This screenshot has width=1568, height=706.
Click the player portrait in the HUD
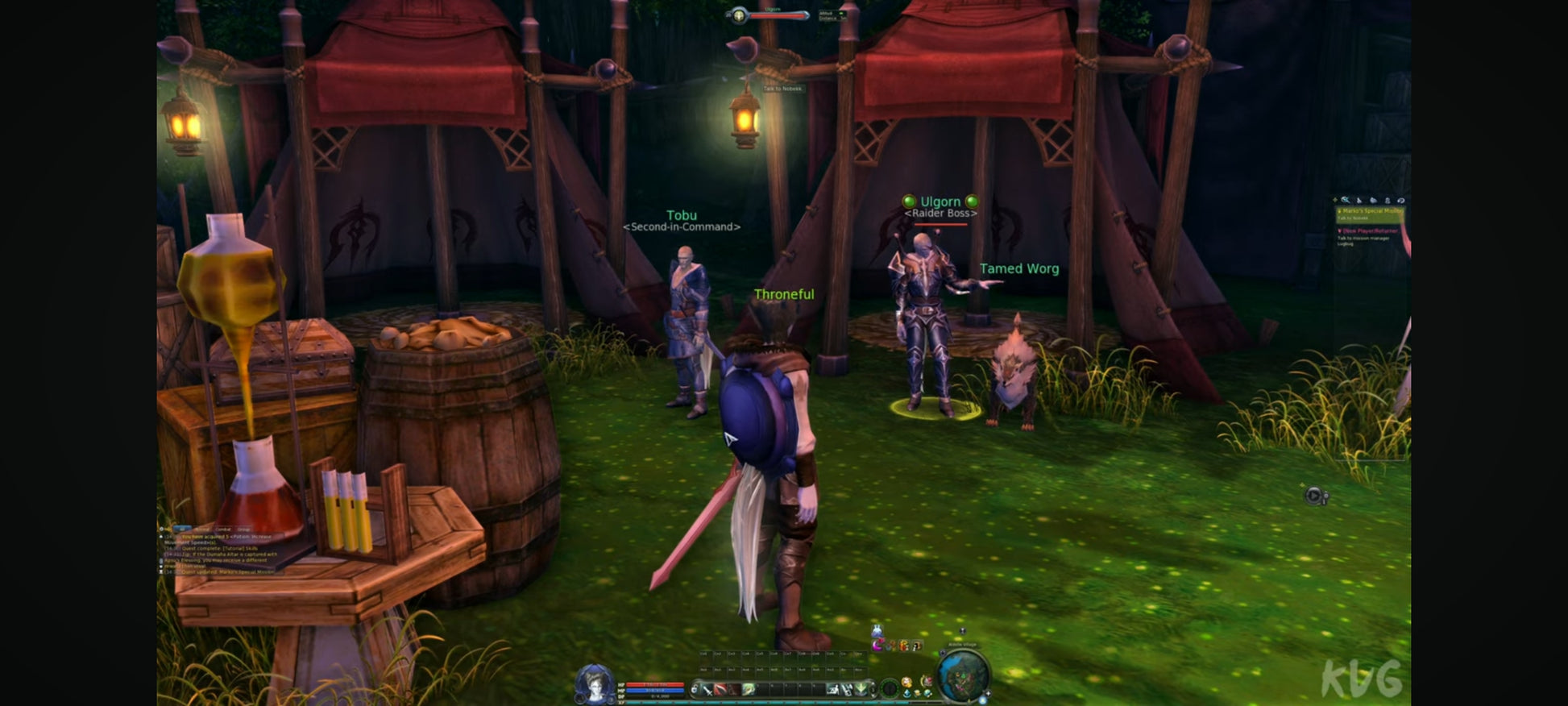click(595, 683)
